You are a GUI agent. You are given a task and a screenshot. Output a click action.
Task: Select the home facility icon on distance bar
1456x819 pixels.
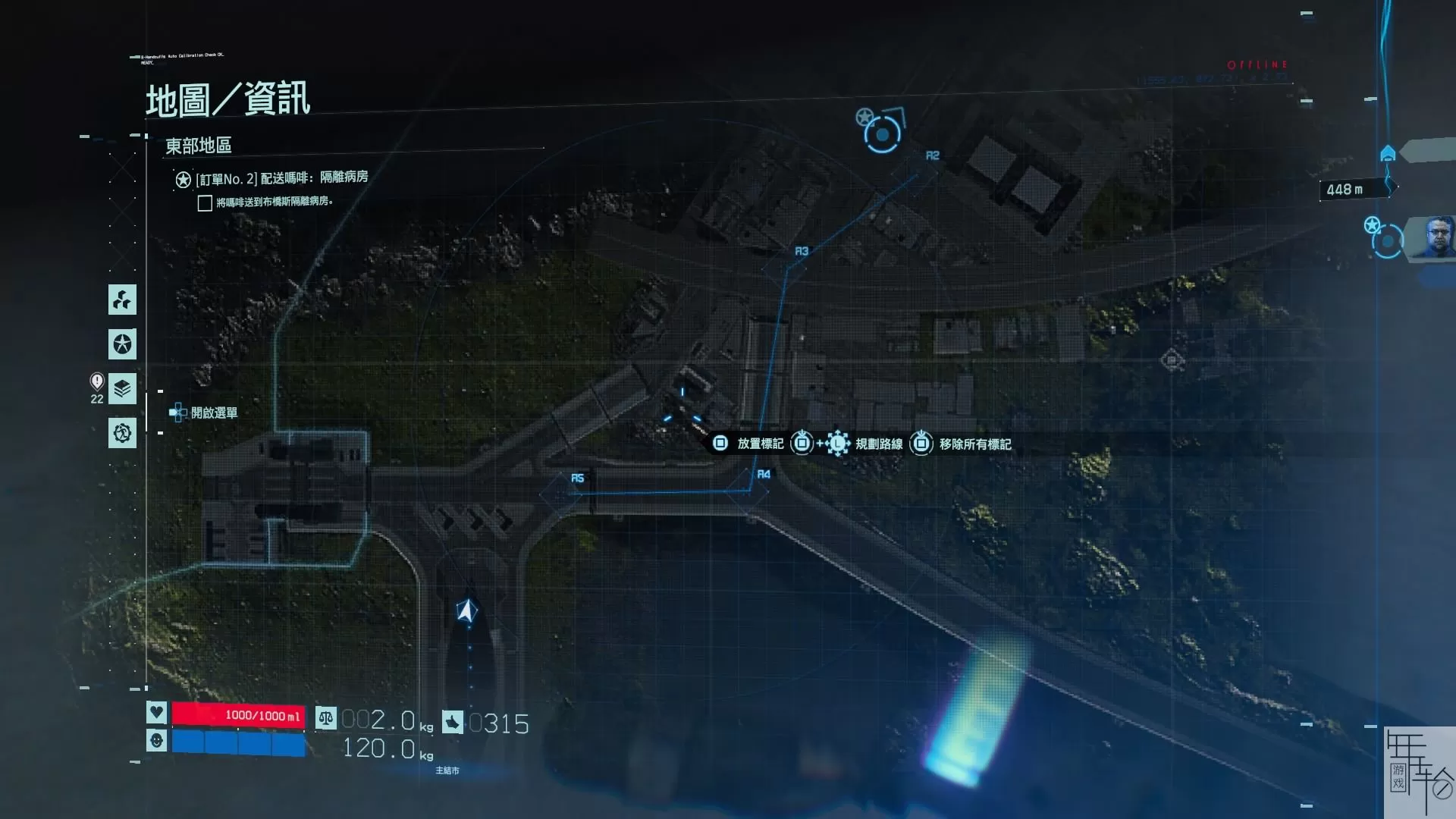pos(1388,154)
